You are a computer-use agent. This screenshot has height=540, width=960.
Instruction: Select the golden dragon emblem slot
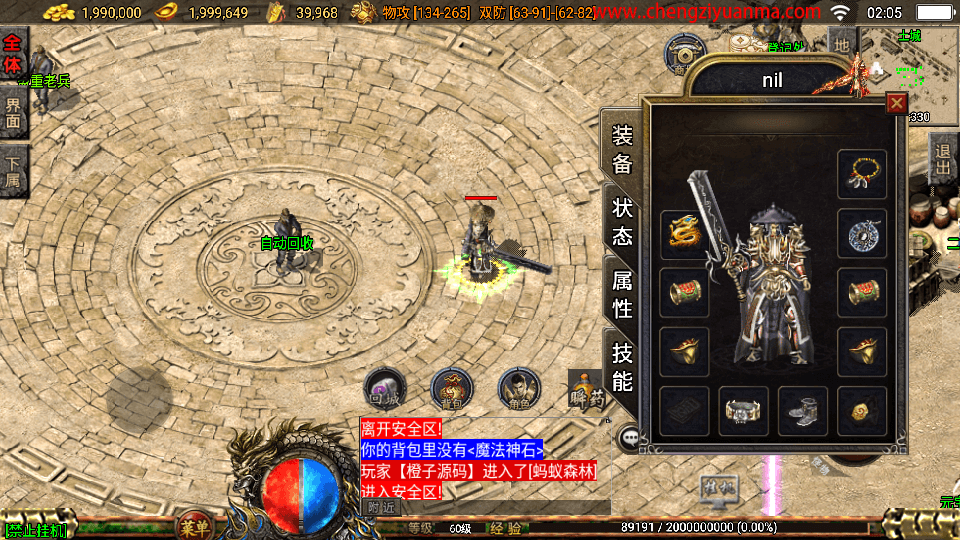(x=685, y=235)
